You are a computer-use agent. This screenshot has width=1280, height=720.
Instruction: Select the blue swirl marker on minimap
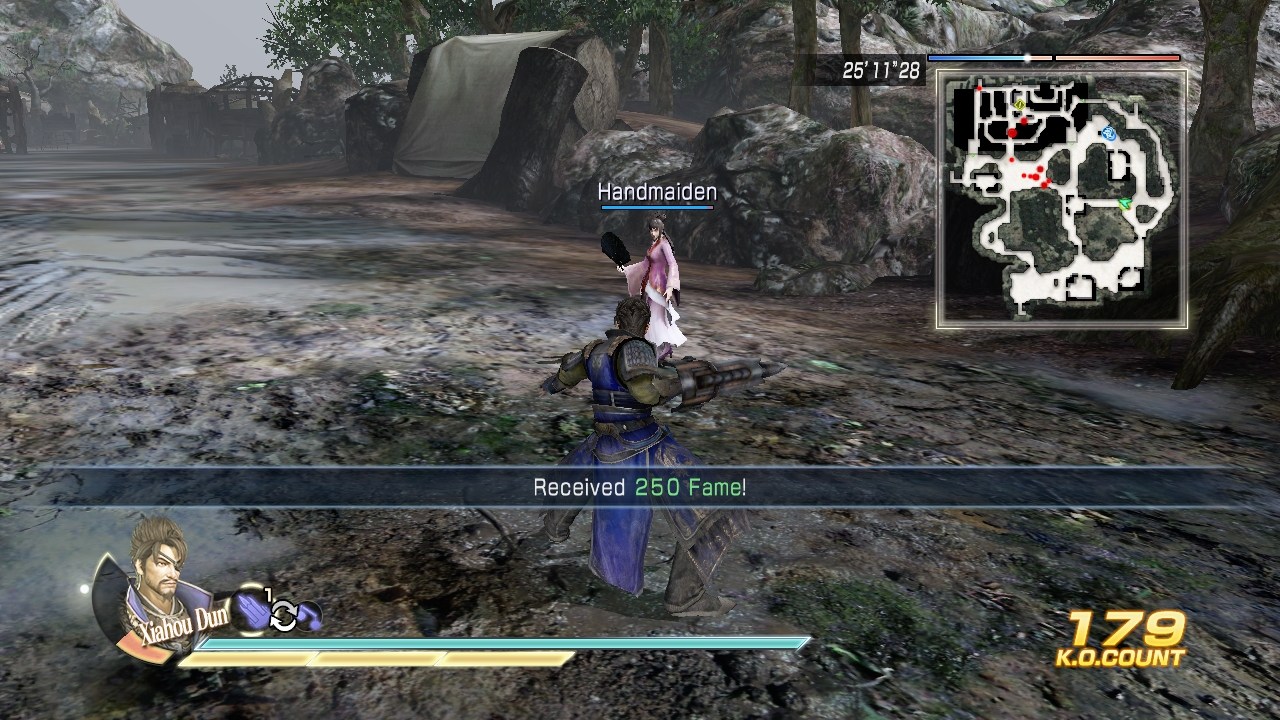(1108, 133)
